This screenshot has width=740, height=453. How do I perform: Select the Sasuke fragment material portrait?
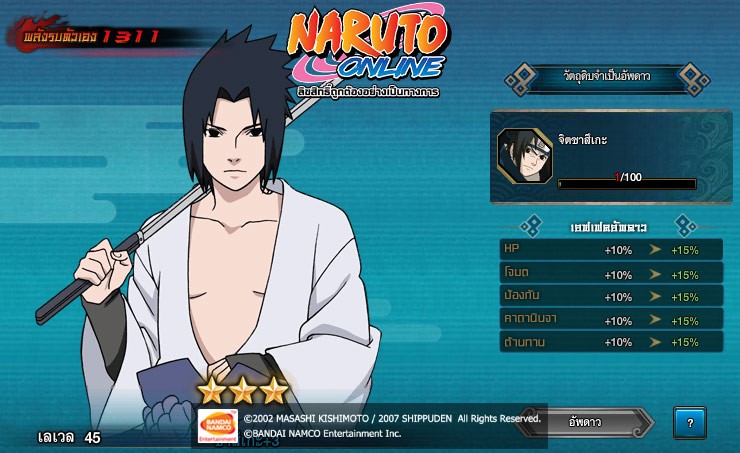(x=523, y=156)
